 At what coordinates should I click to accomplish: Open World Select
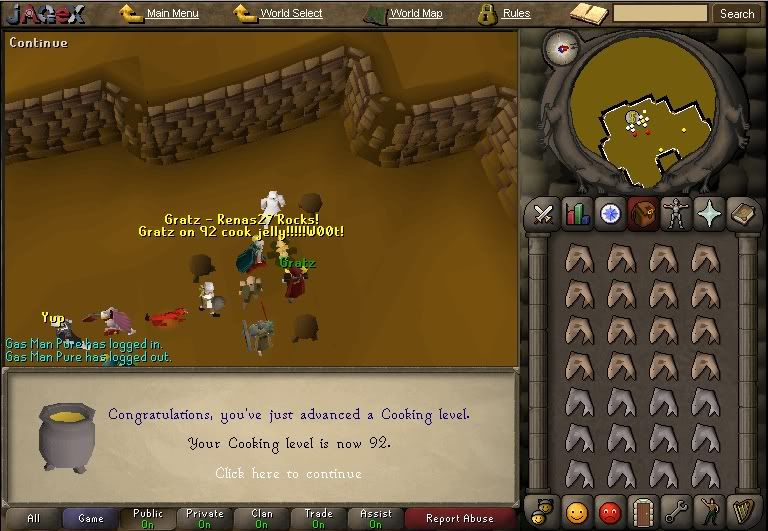291,14
